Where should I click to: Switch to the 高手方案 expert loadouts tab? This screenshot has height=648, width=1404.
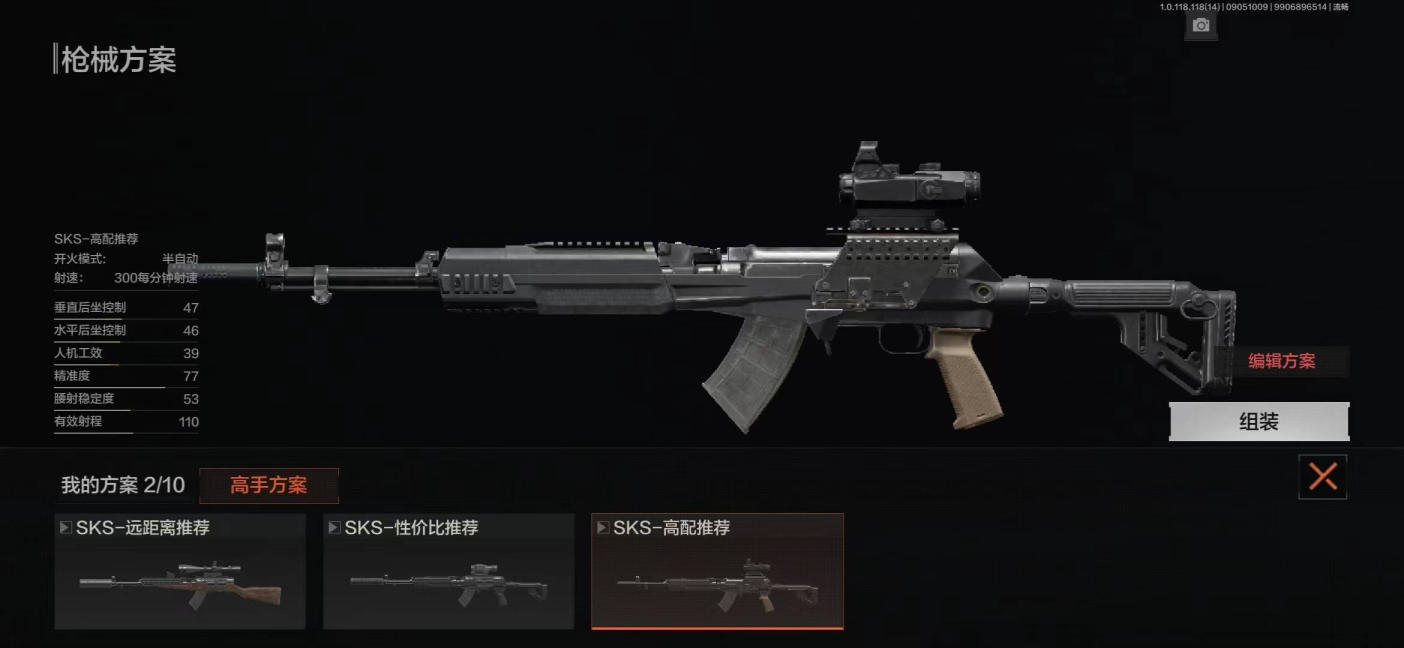click(269, 486)
